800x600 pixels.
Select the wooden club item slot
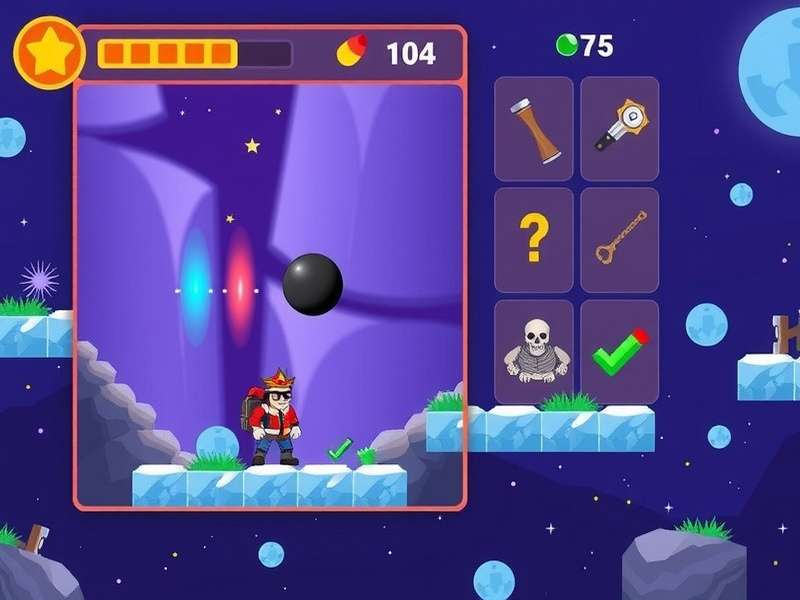pos(534,129)
